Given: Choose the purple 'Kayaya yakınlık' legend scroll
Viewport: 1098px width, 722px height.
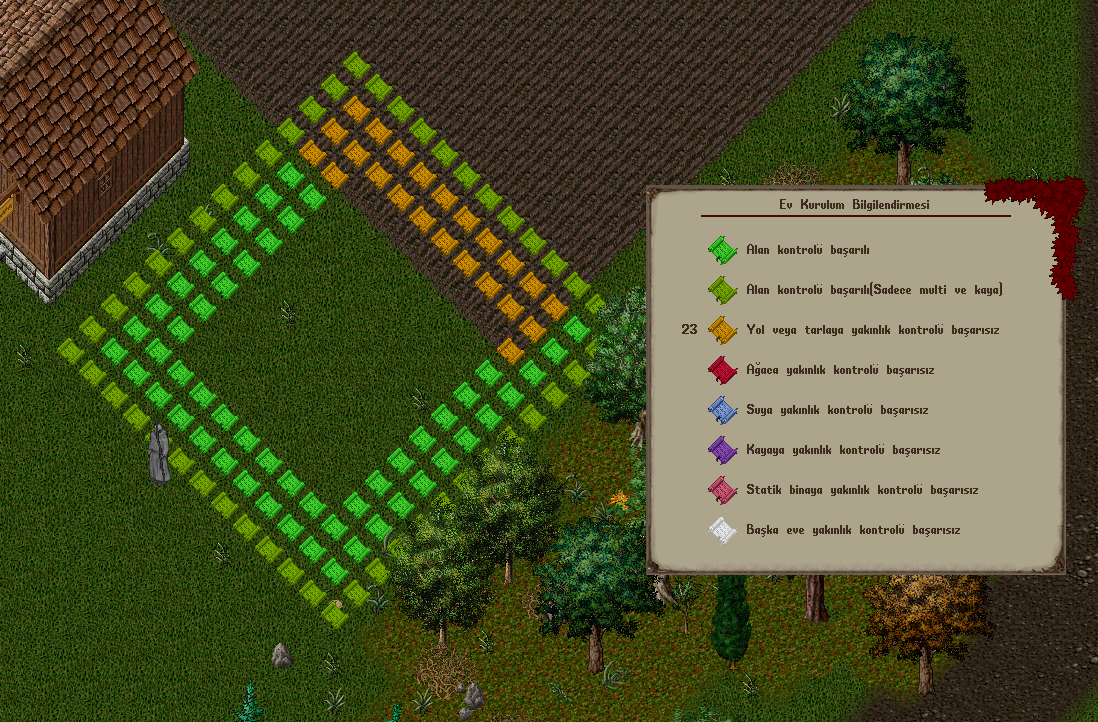Looking at the screenshot, I should click(722, 450).
